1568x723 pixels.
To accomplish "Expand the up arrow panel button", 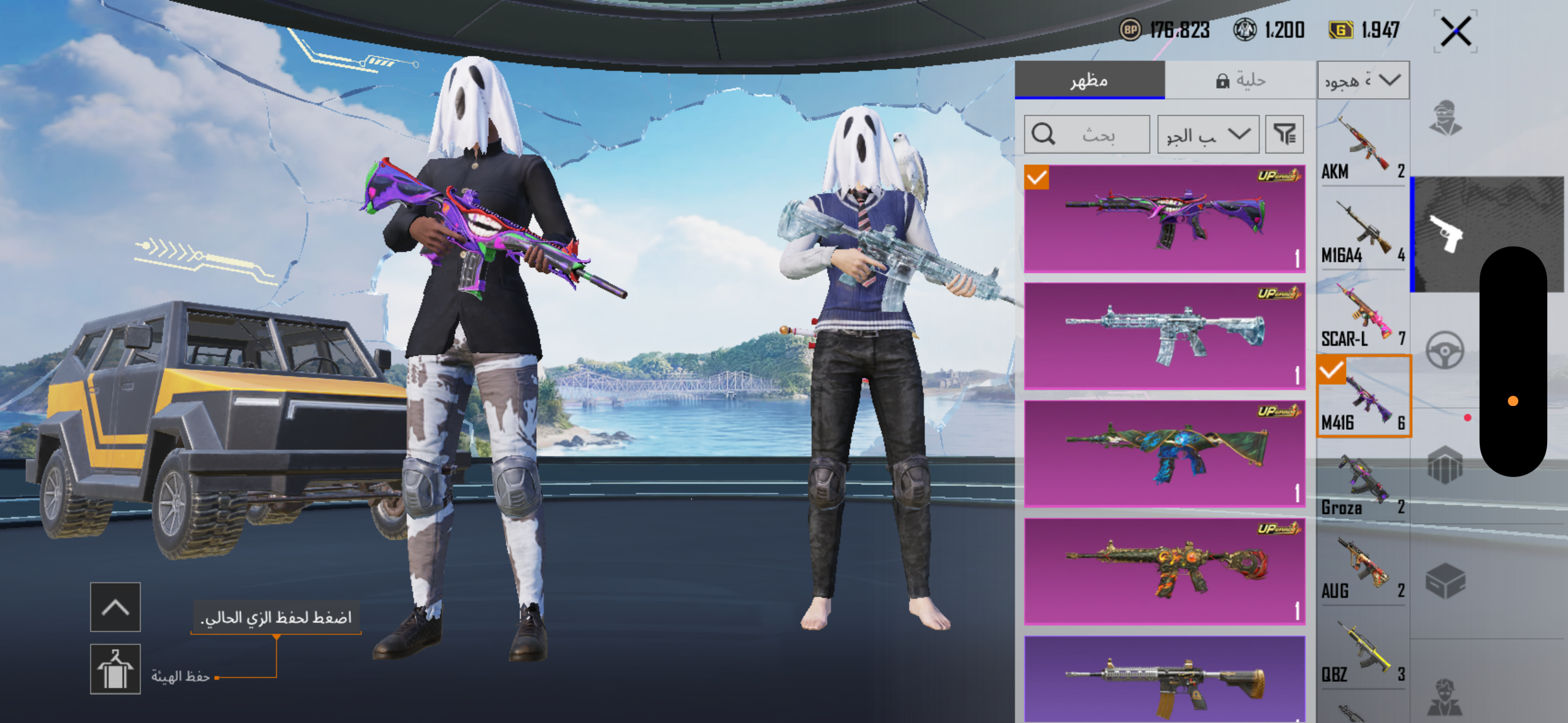I will click(115, 607).
